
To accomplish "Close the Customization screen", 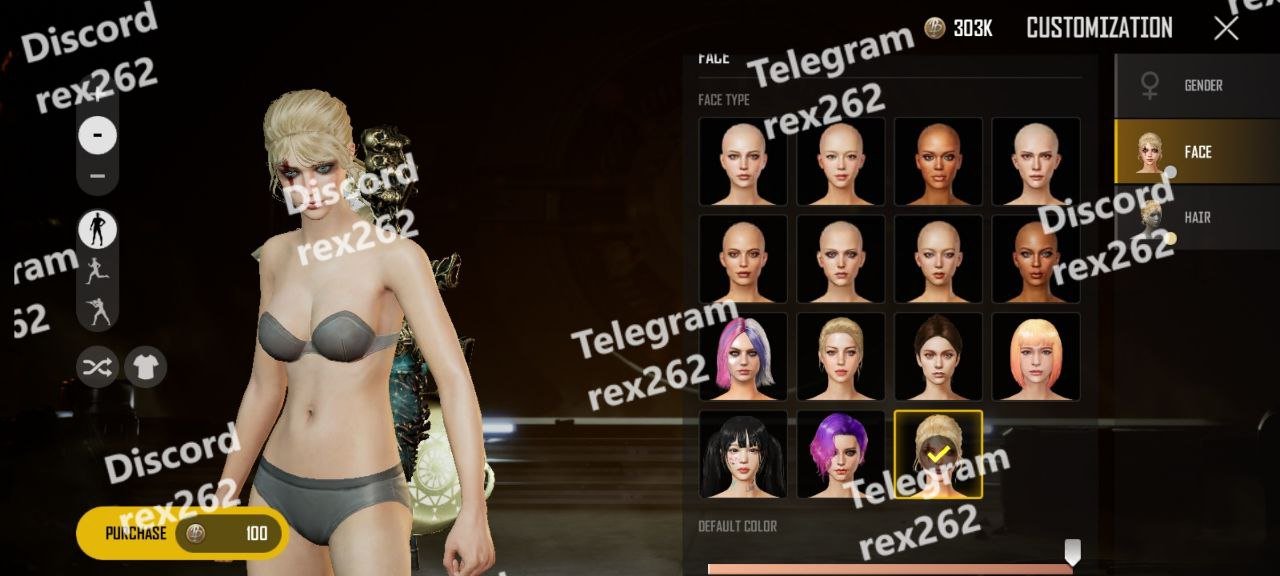I will 1226,28.
